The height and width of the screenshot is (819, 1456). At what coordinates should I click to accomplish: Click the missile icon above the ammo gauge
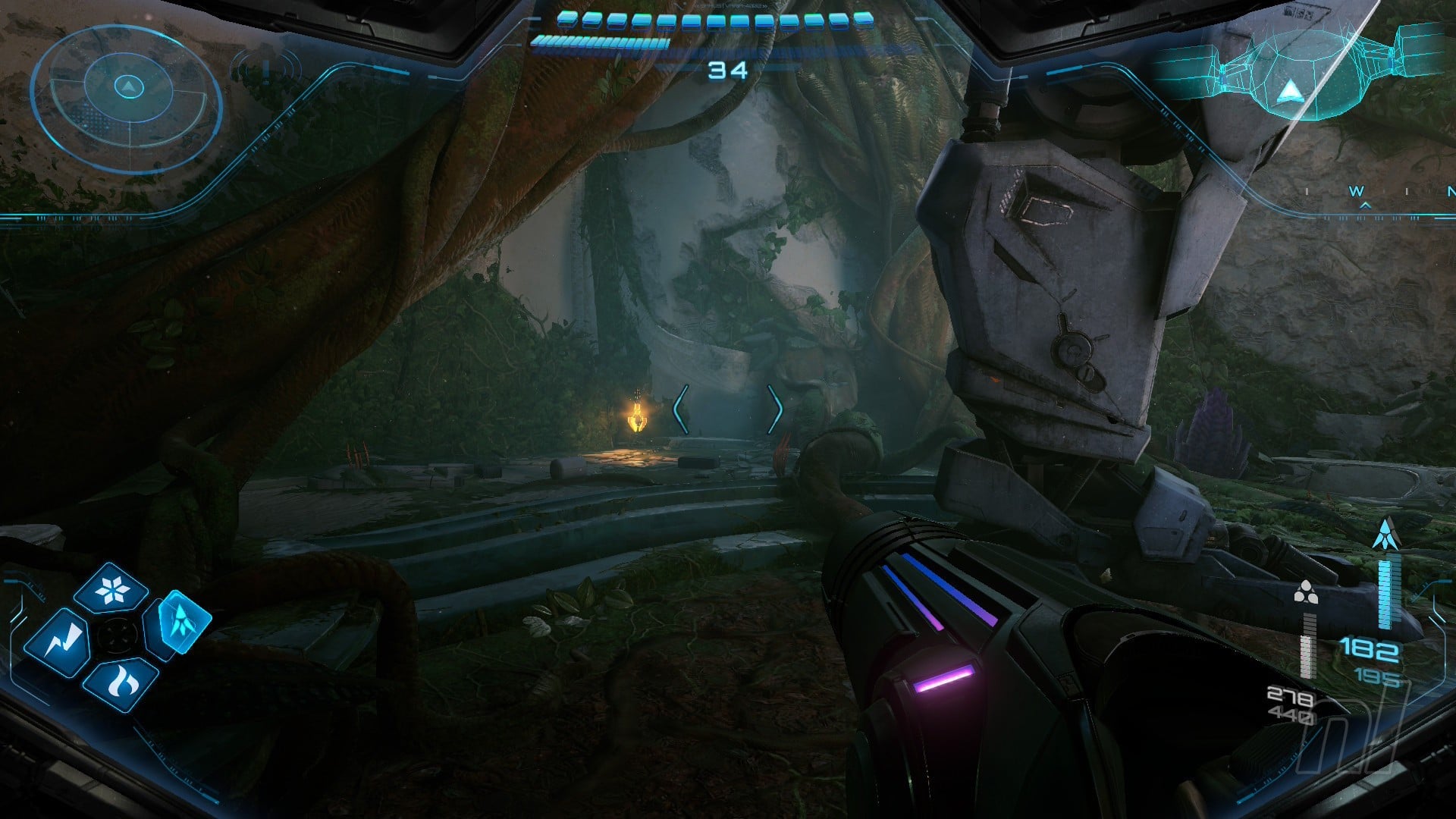coord(1386,535)
